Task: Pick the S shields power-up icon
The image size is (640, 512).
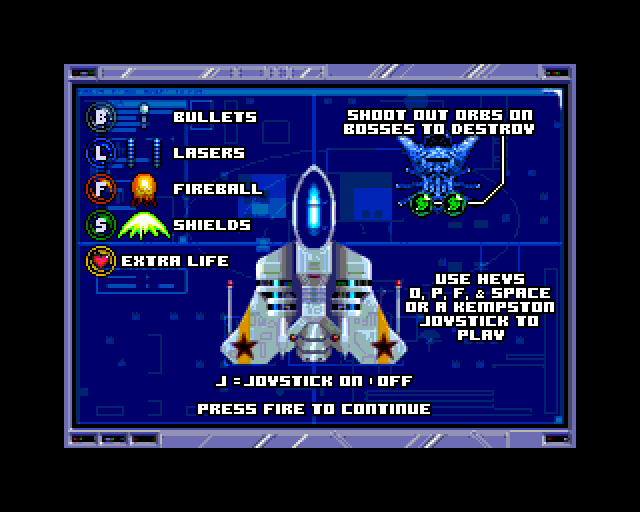Action: coord(102,225)
